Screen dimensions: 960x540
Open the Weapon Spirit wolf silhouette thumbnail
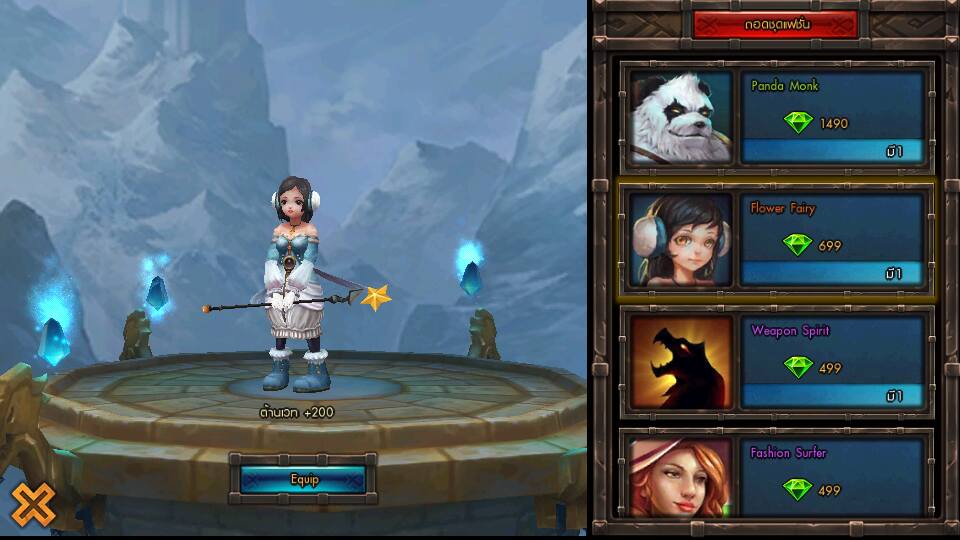click(x=681, y=362)
